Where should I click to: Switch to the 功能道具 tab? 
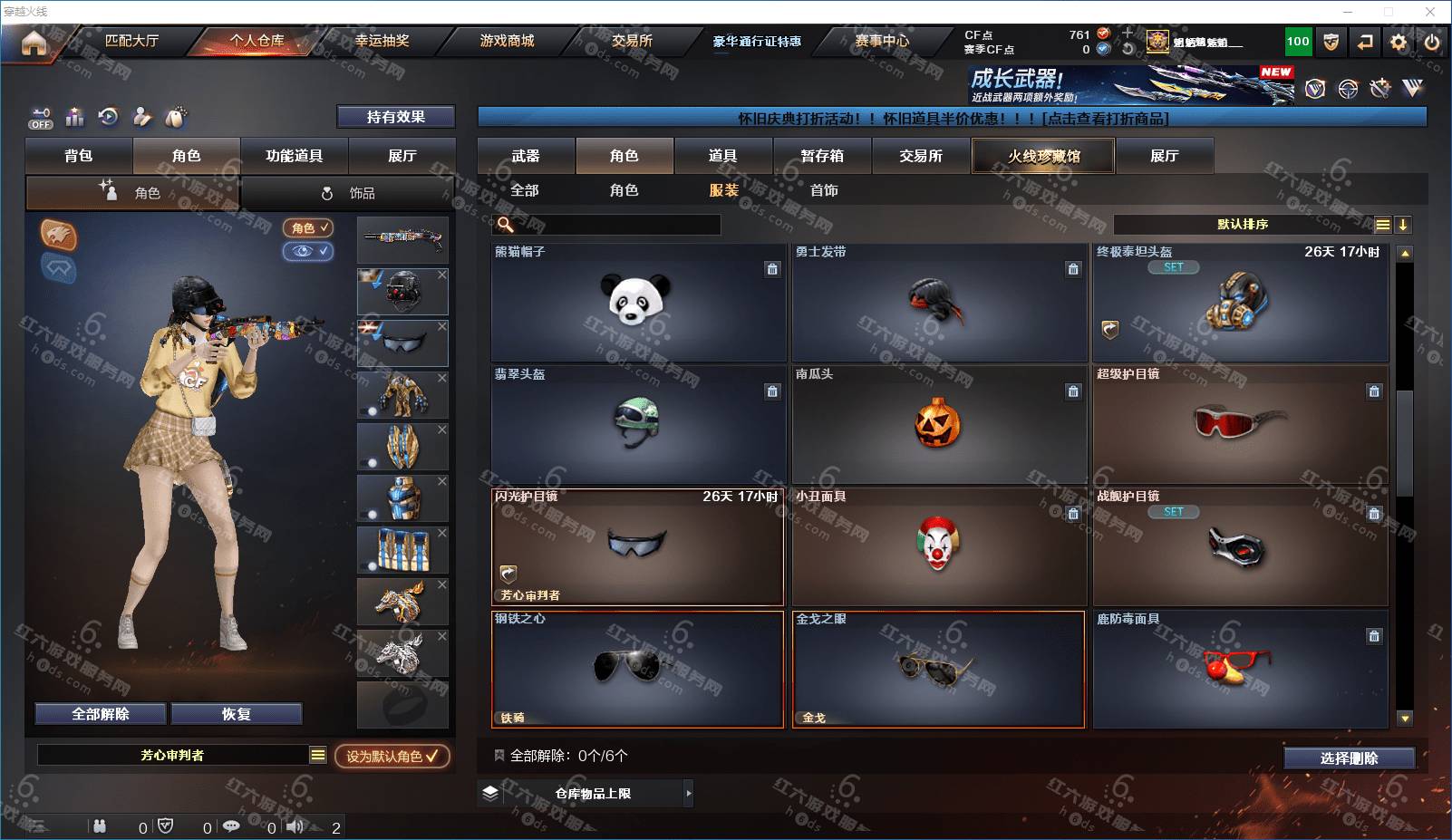pos(294,156)
